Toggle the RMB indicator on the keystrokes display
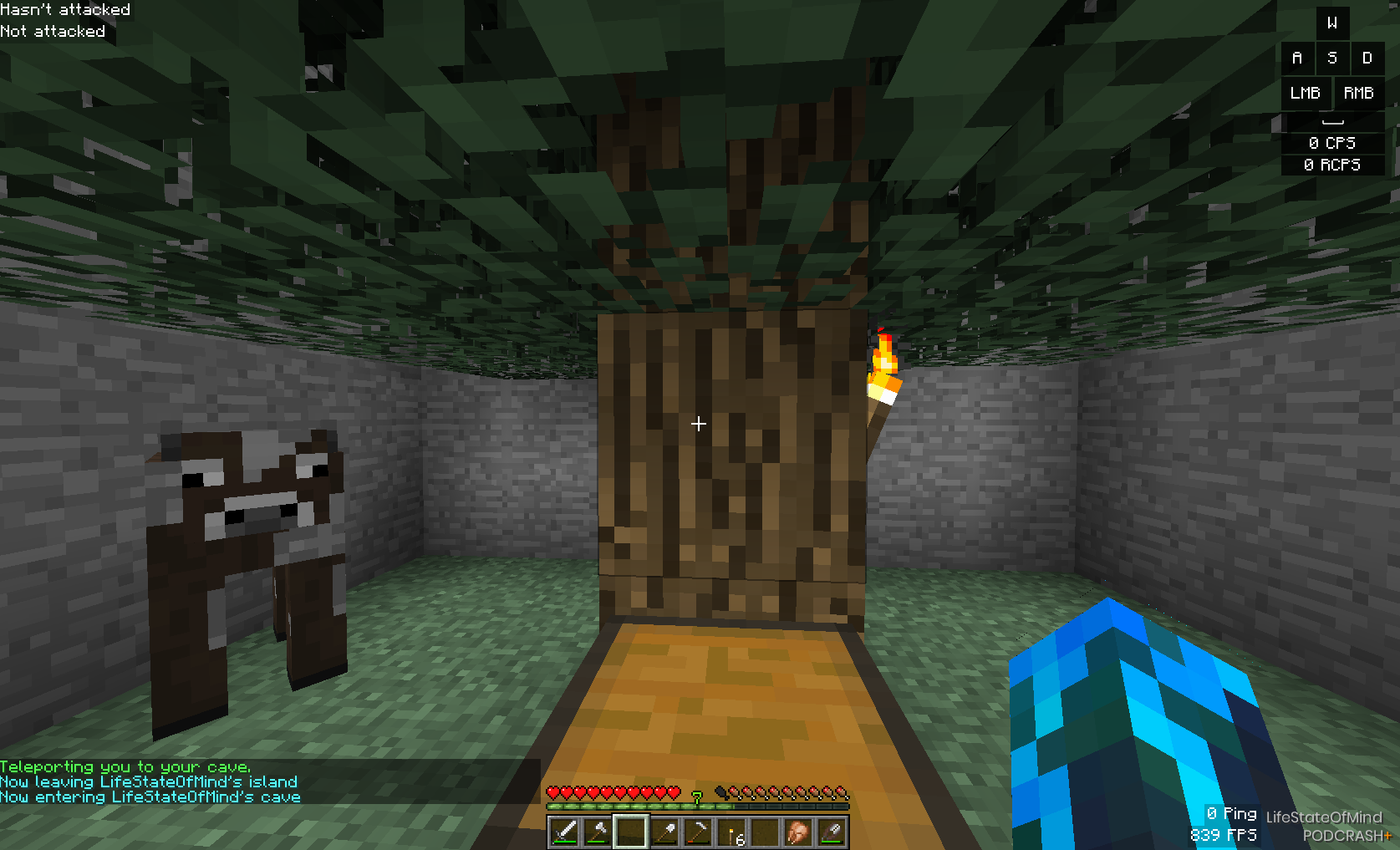Viewport: 1400px width, 850px height. click(x=1358, y=93)
